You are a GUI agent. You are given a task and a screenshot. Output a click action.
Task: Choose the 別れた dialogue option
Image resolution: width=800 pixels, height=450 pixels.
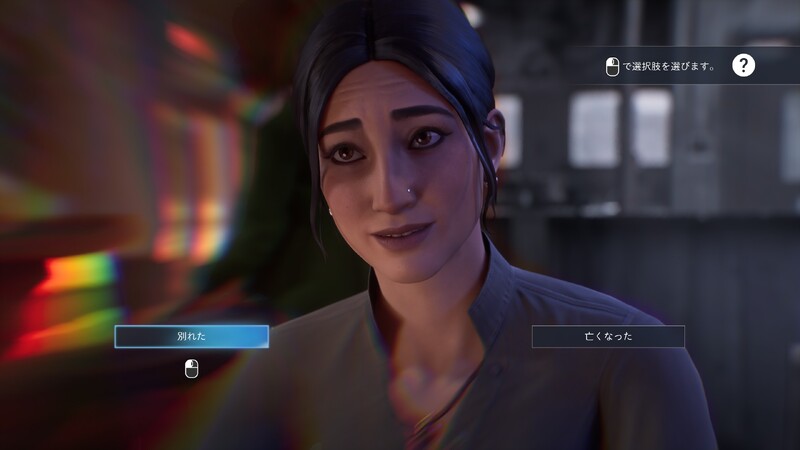[191, 337]
